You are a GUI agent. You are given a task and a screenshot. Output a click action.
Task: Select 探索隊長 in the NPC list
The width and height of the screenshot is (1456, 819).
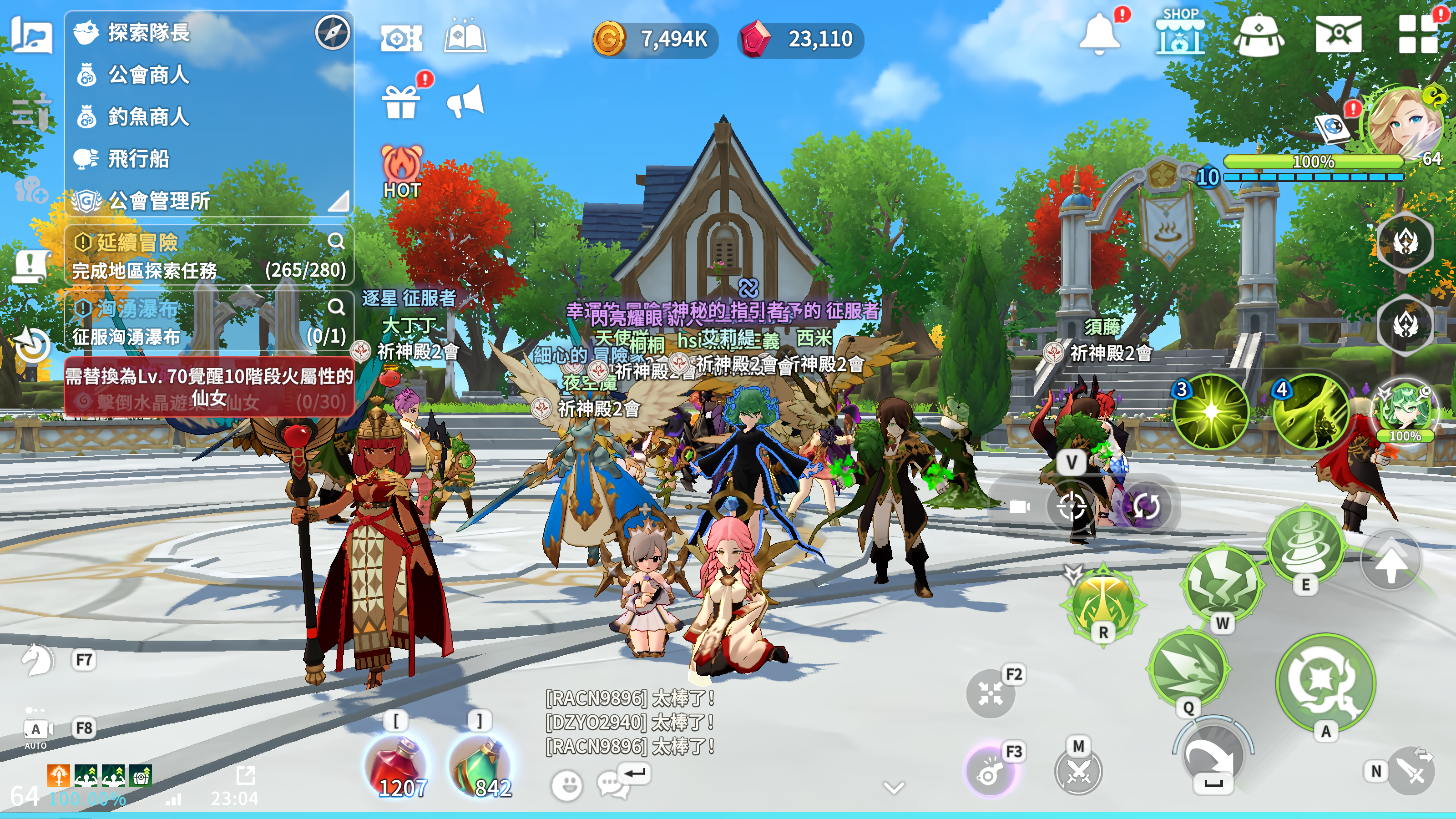tap(148, 33)
